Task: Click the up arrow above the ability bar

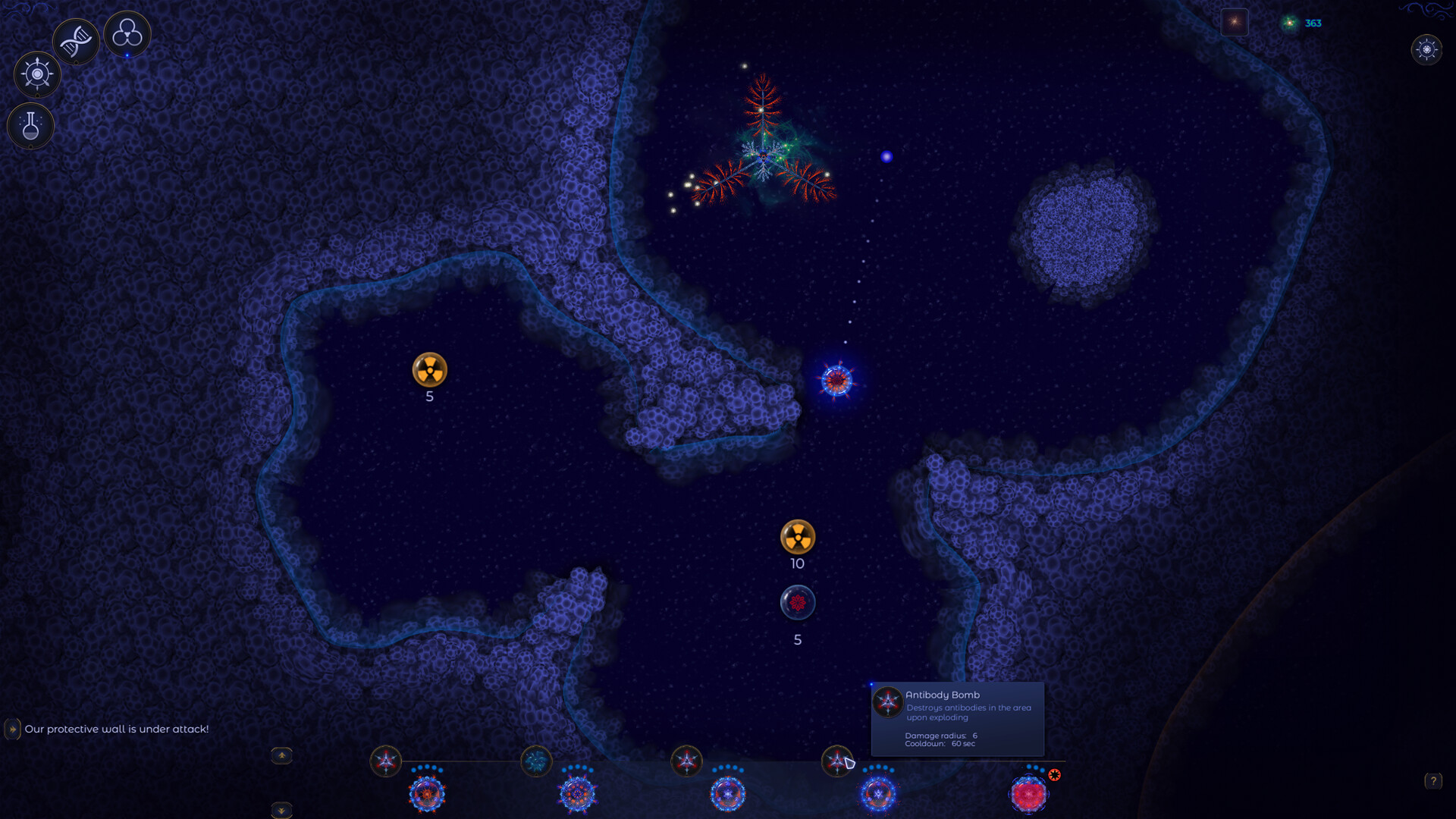Action: tap(281, 755)
